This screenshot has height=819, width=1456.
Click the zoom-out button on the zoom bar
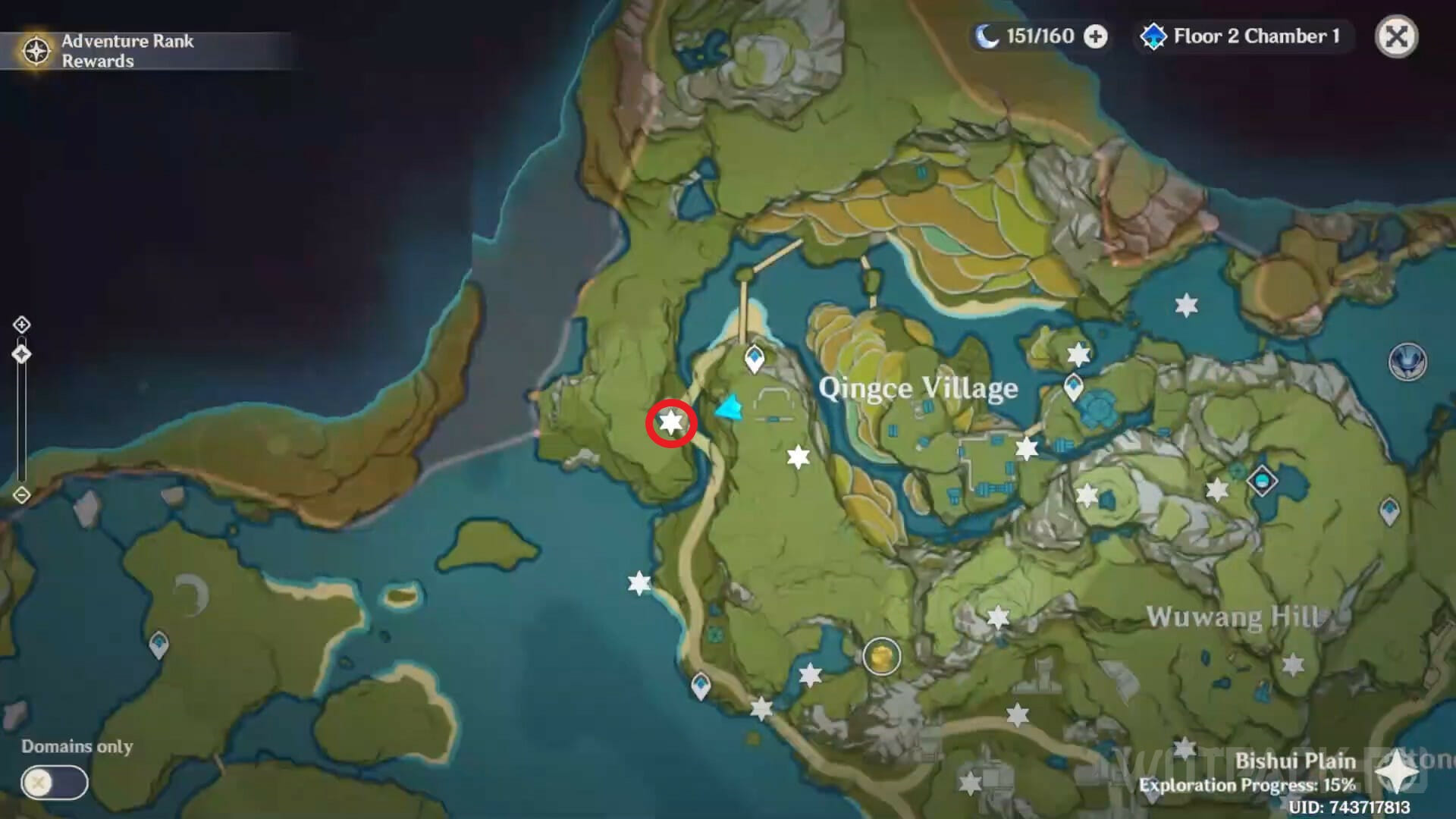click(21, 495)
